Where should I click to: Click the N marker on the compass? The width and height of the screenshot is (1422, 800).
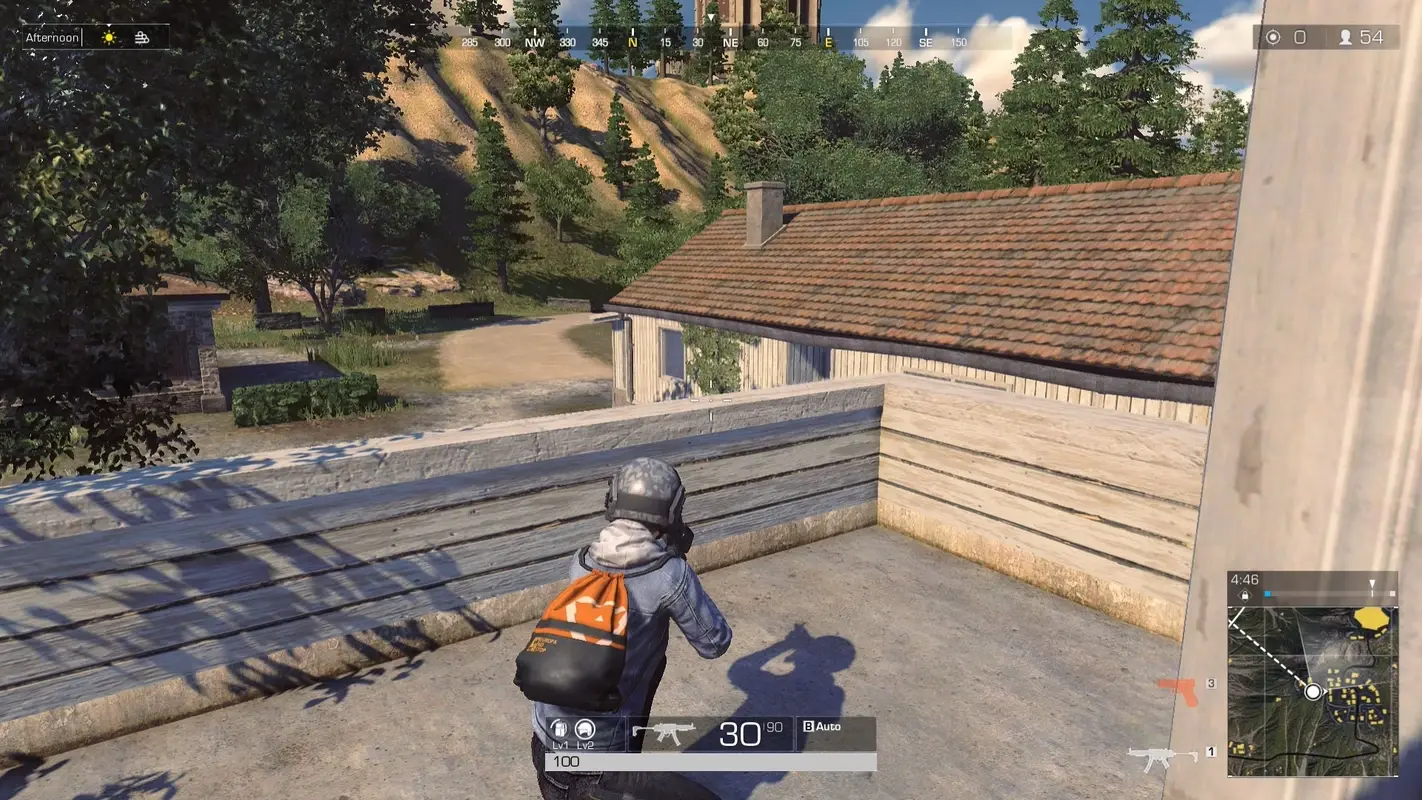coord(630,43)
